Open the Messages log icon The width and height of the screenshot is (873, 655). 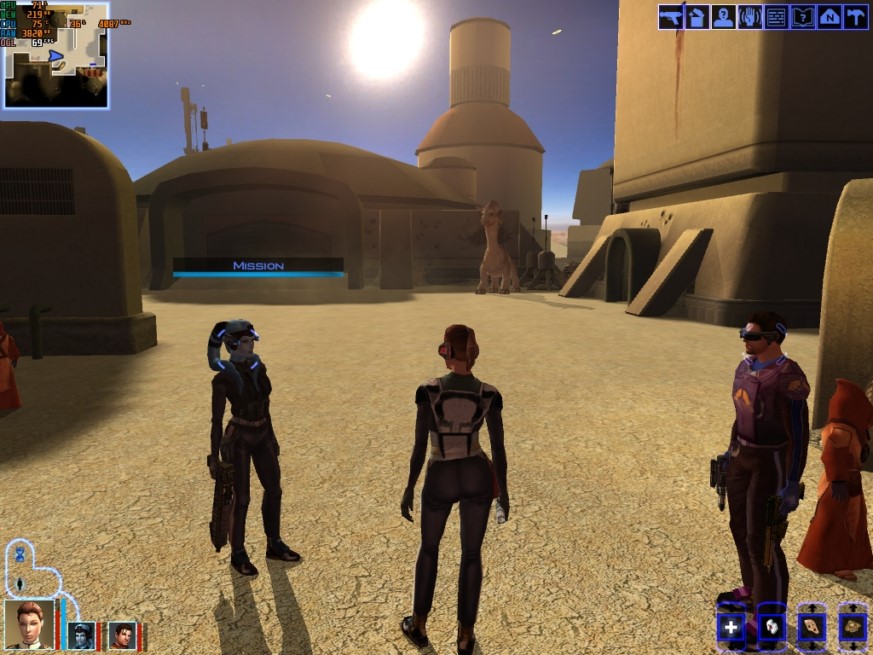[x=776, y=17]
